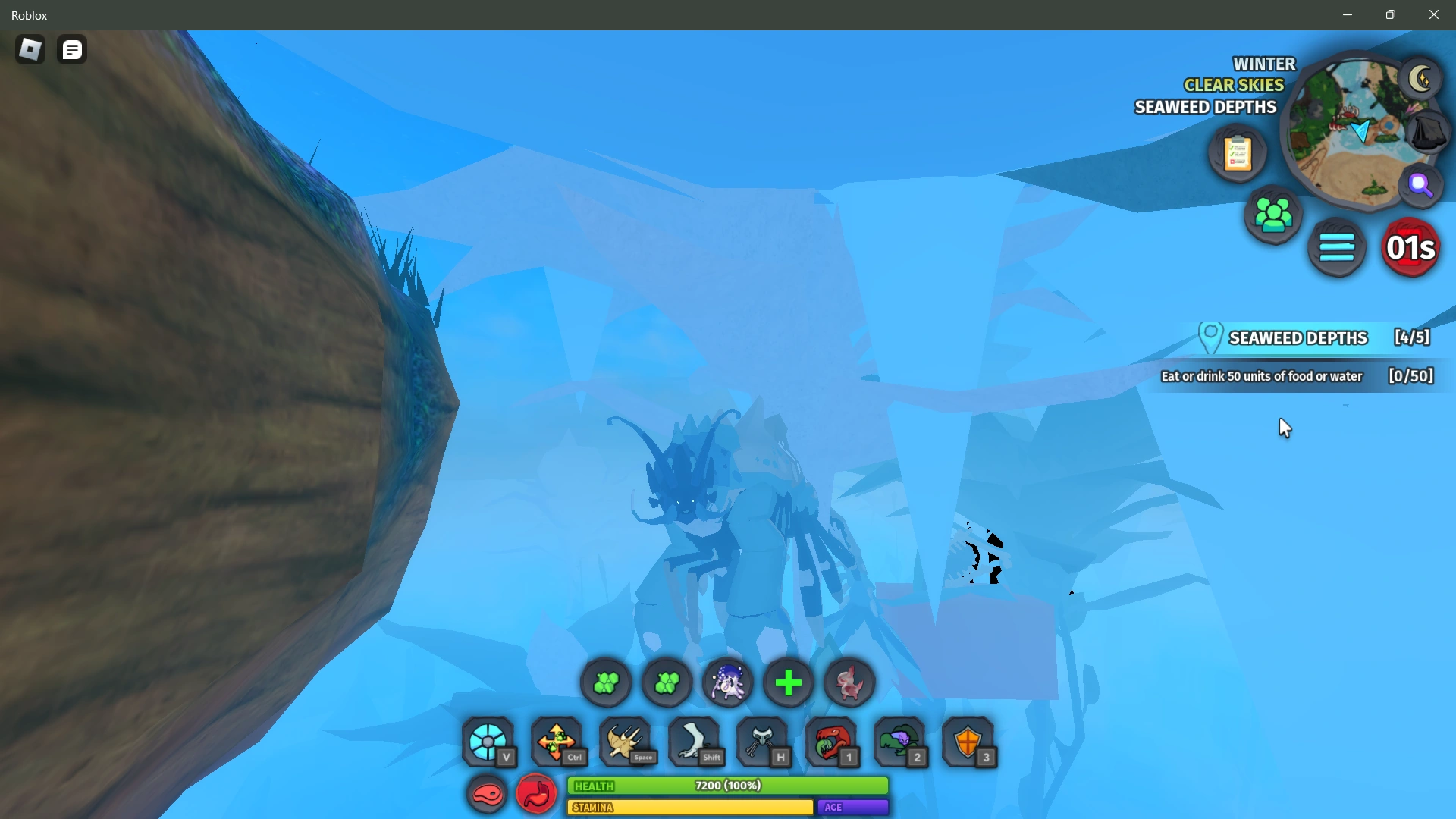This screenshot has width=1456, height=819.
Task: Click the stomach hunger icon
Action: [536, 795]
